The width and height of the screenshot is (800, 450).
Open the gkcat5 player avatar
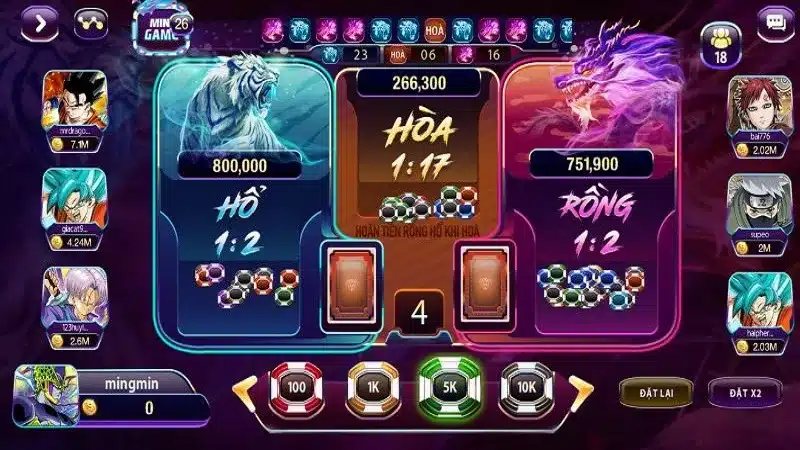68,198
